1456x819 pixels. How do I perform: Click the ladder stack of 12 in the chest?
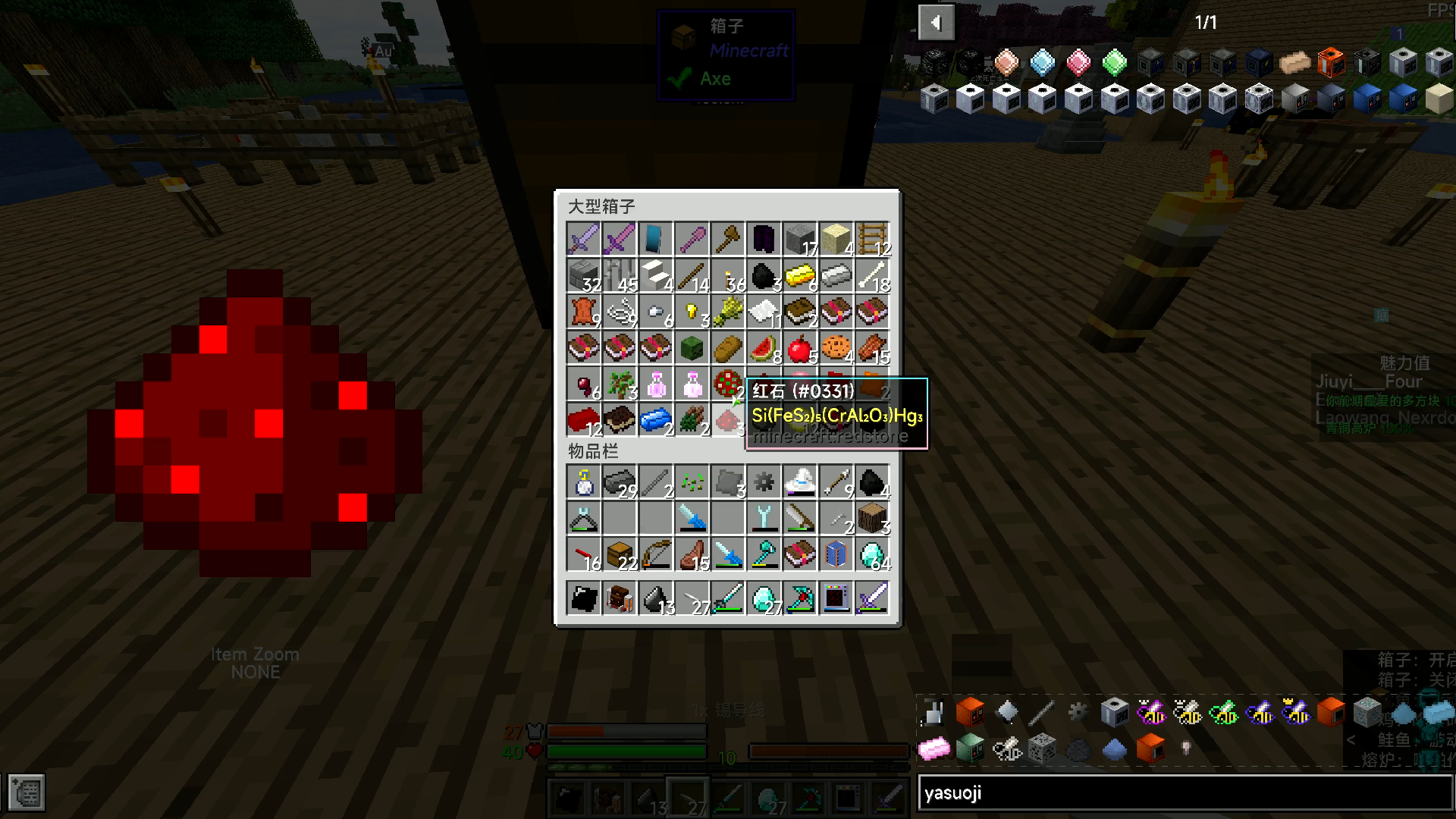874,238
